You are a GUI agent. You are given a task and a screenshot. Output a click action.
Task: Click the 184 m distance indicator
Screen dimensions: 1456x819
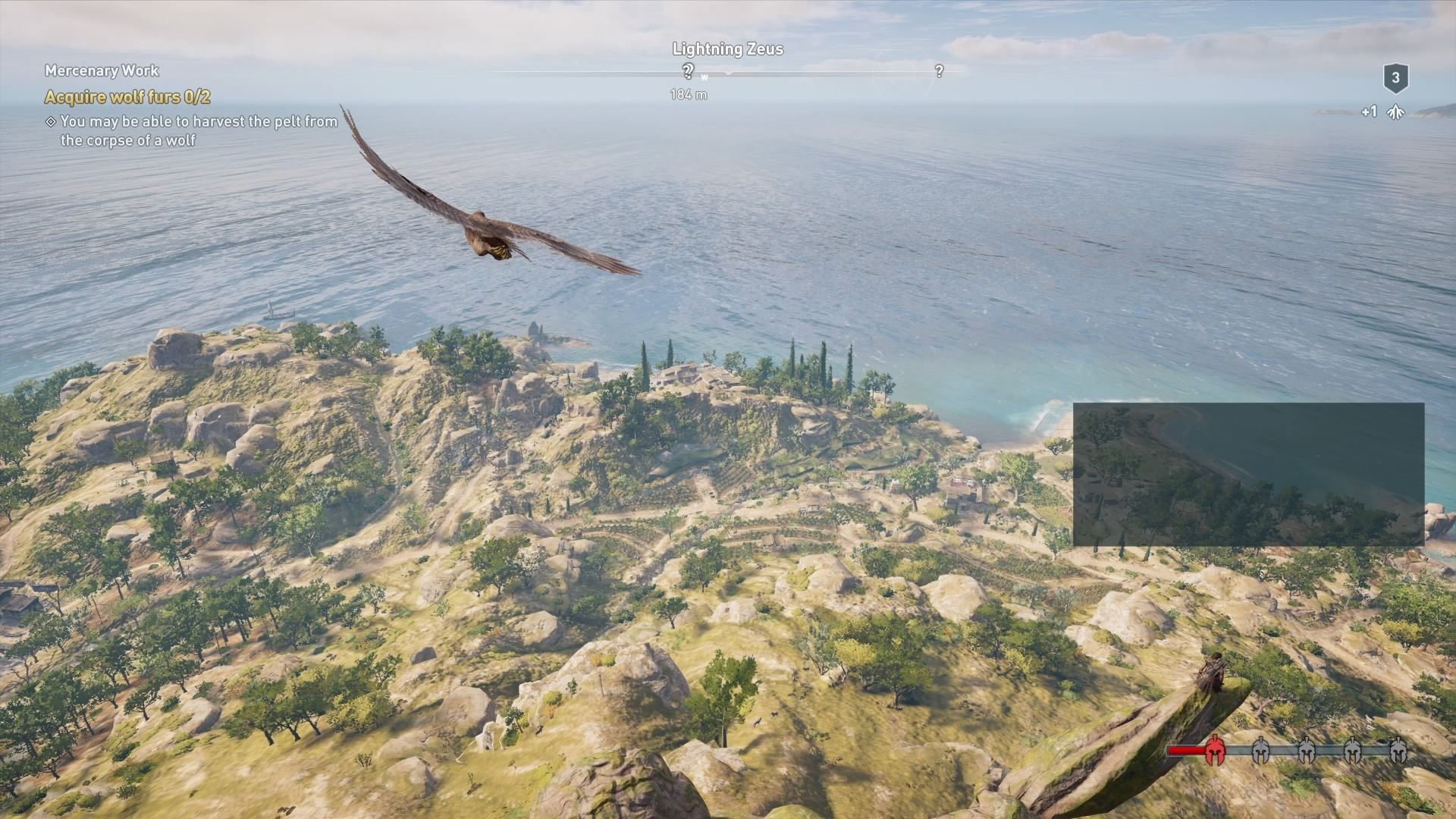(x=688, y=95)
